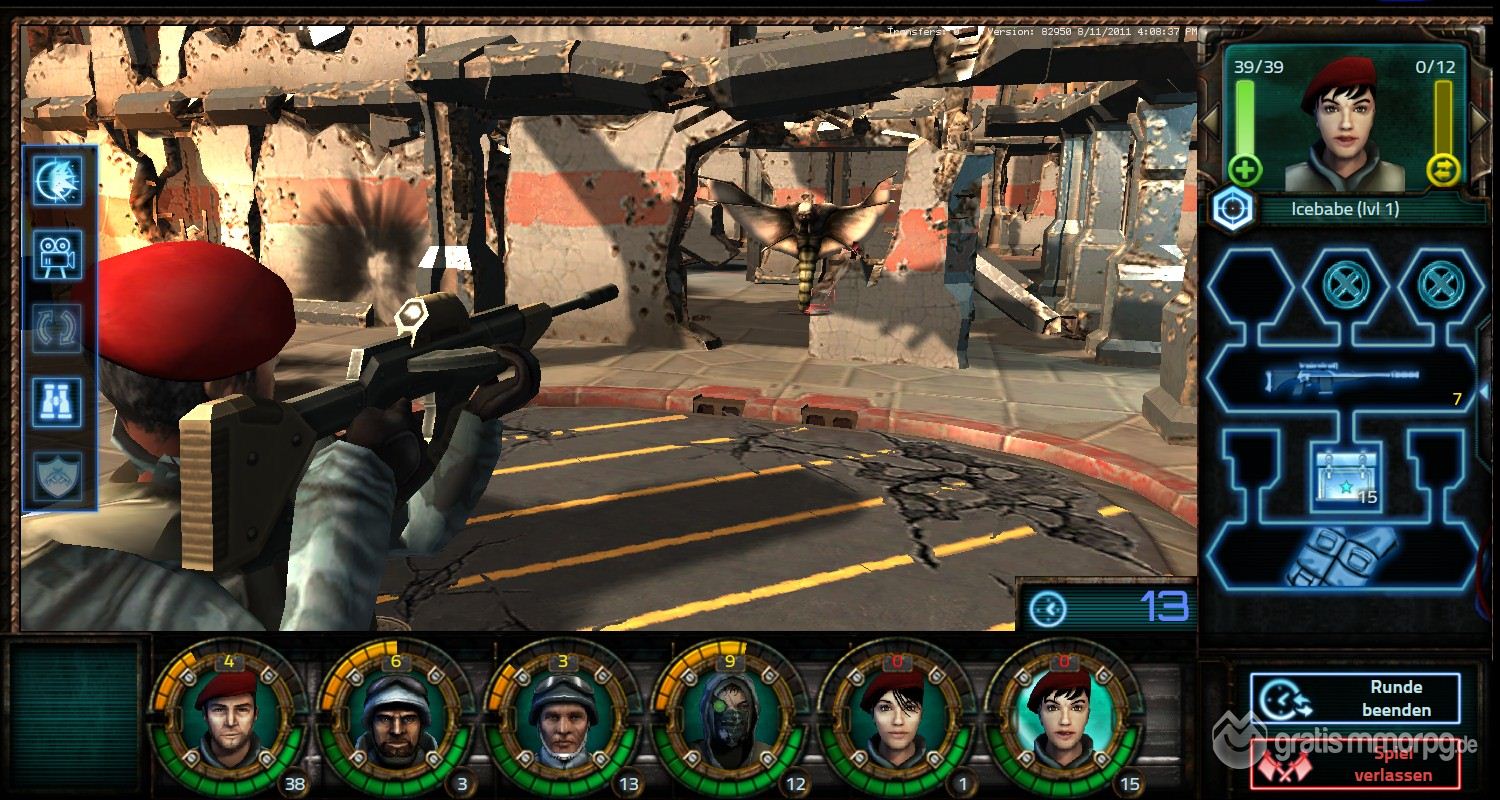Click the green plus heal button
Viewport: 1500px width, 800px height.
click(1245, 169)
